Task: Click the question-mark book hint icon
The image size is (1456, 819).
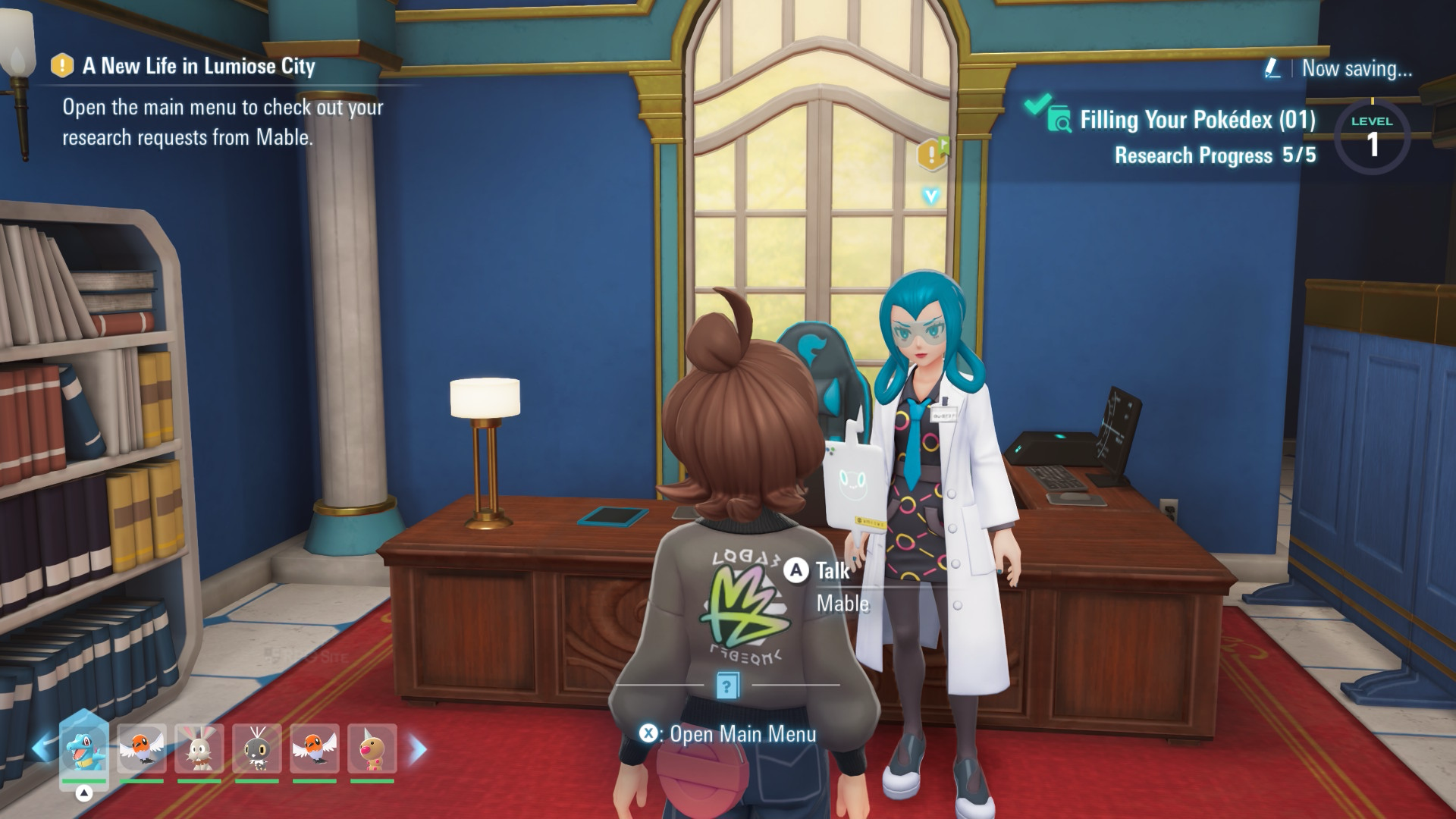Action: pos(727,686)
